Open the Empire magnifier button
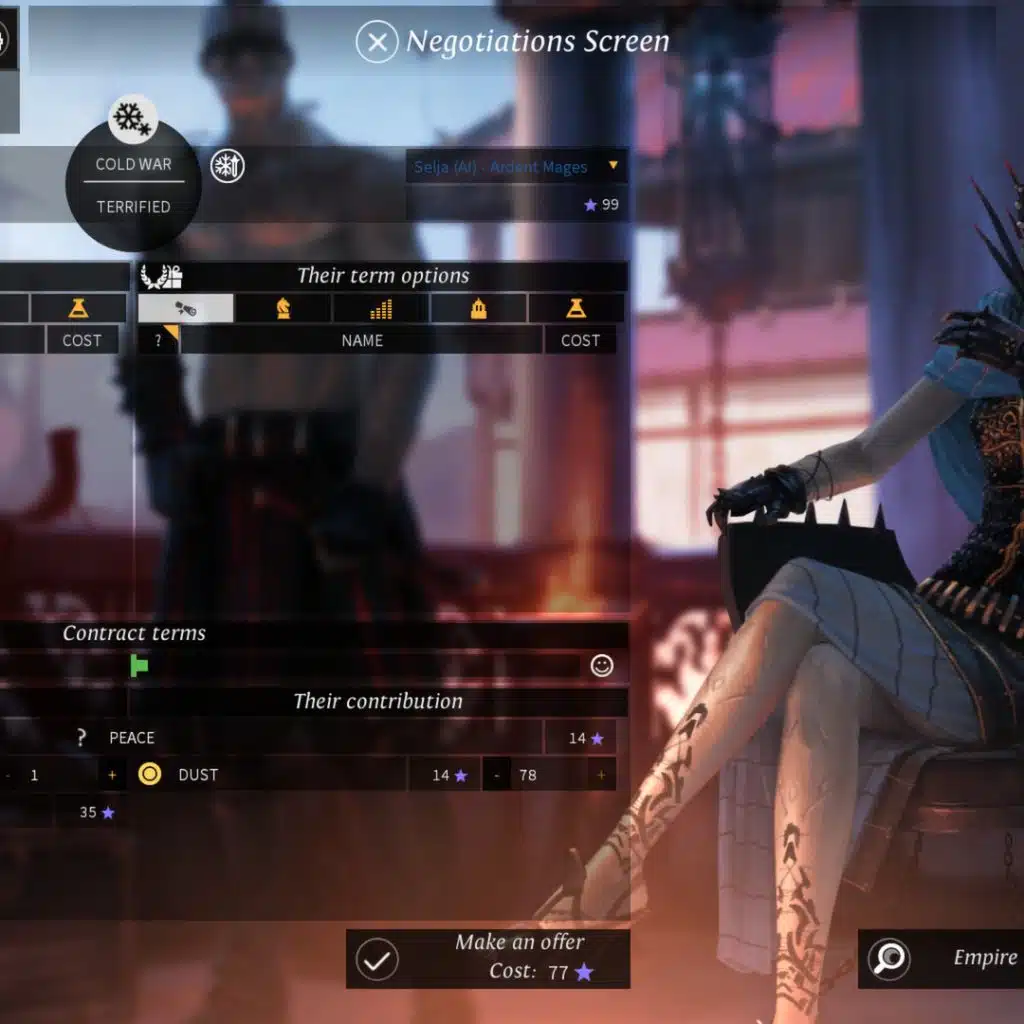 pos(889,959)
